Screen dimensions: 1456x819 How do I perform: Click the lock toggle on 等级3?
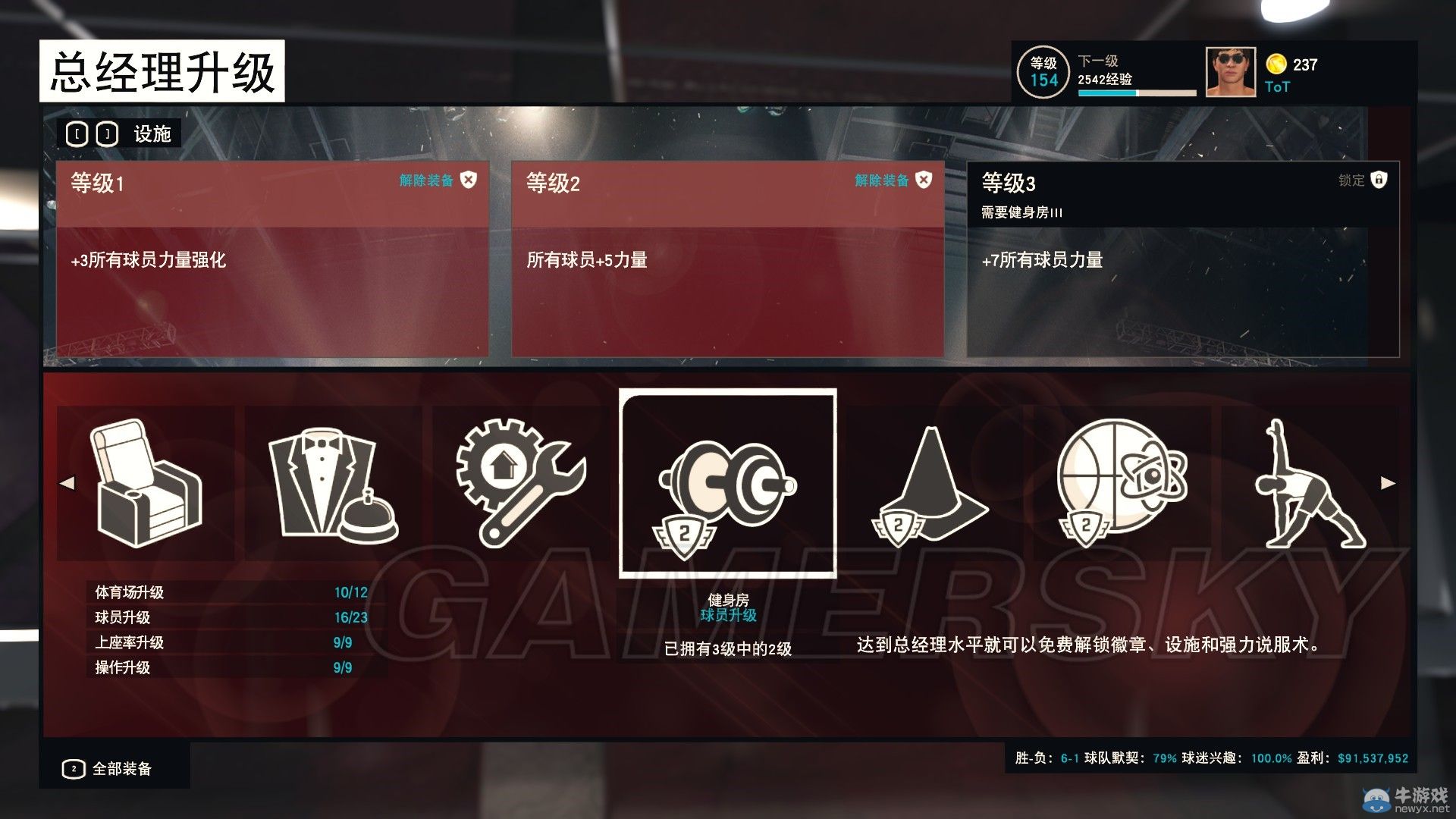pyautogui.click(x=1379, y=181)
